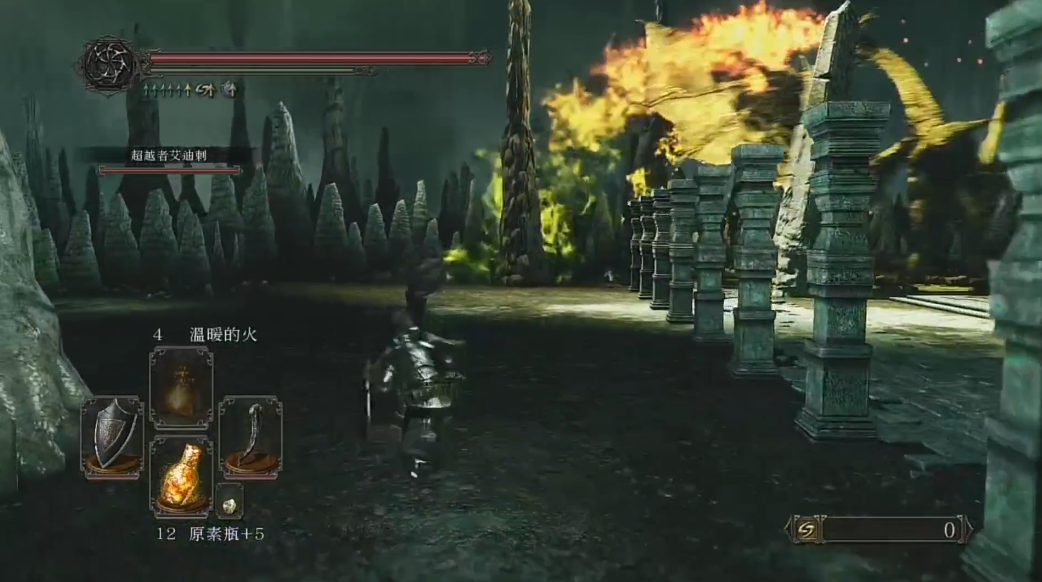This screenshot has width=1042, height=582.
Task: Click the ring buff icon under the stamina bar
Action: click(230, 89)
